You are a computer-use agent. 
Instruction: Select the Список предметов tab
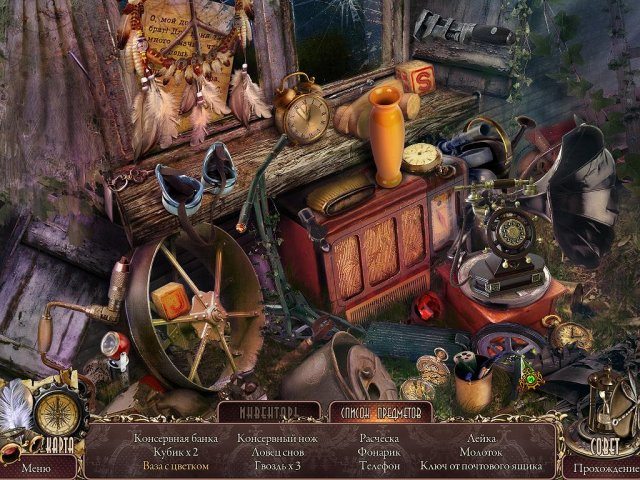(381, 411)
